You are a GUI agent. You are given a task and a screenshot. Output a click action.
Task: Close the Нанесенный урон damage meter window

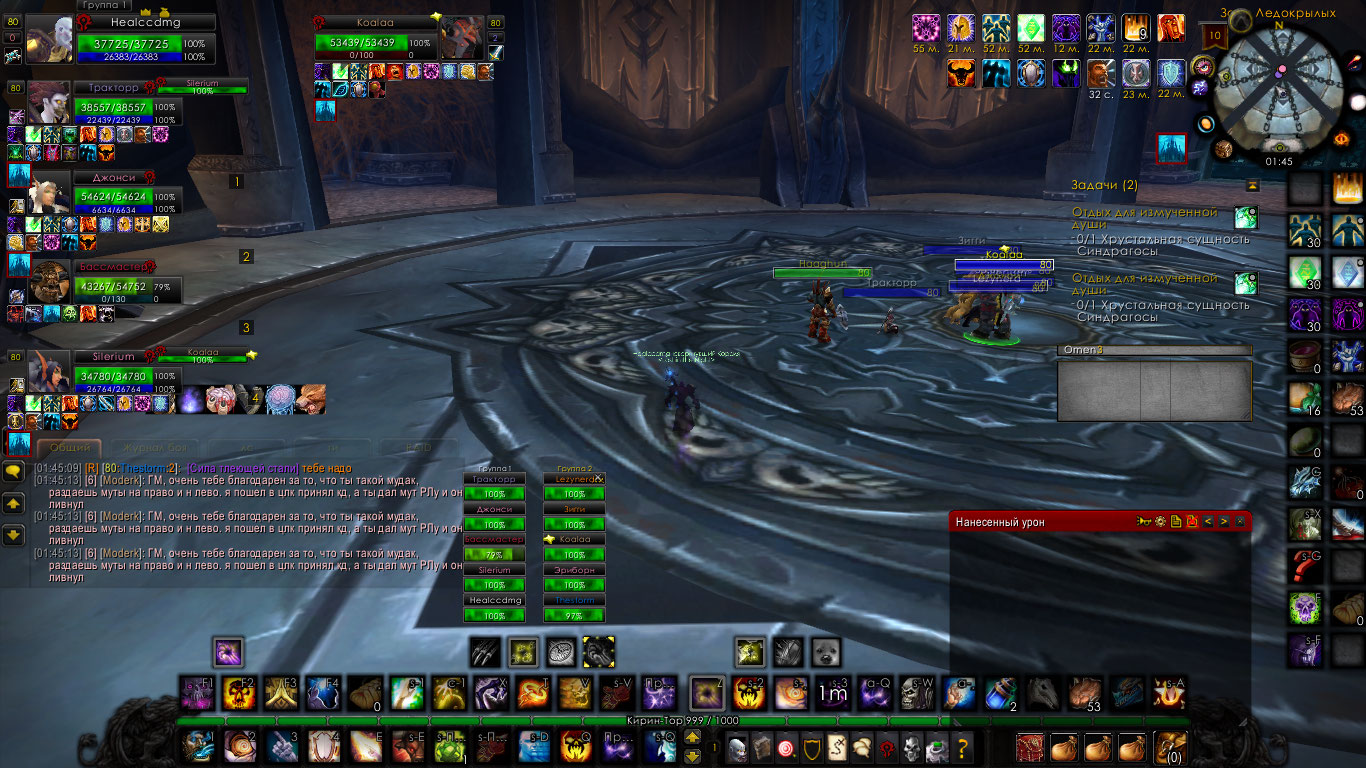(1240, 521)
